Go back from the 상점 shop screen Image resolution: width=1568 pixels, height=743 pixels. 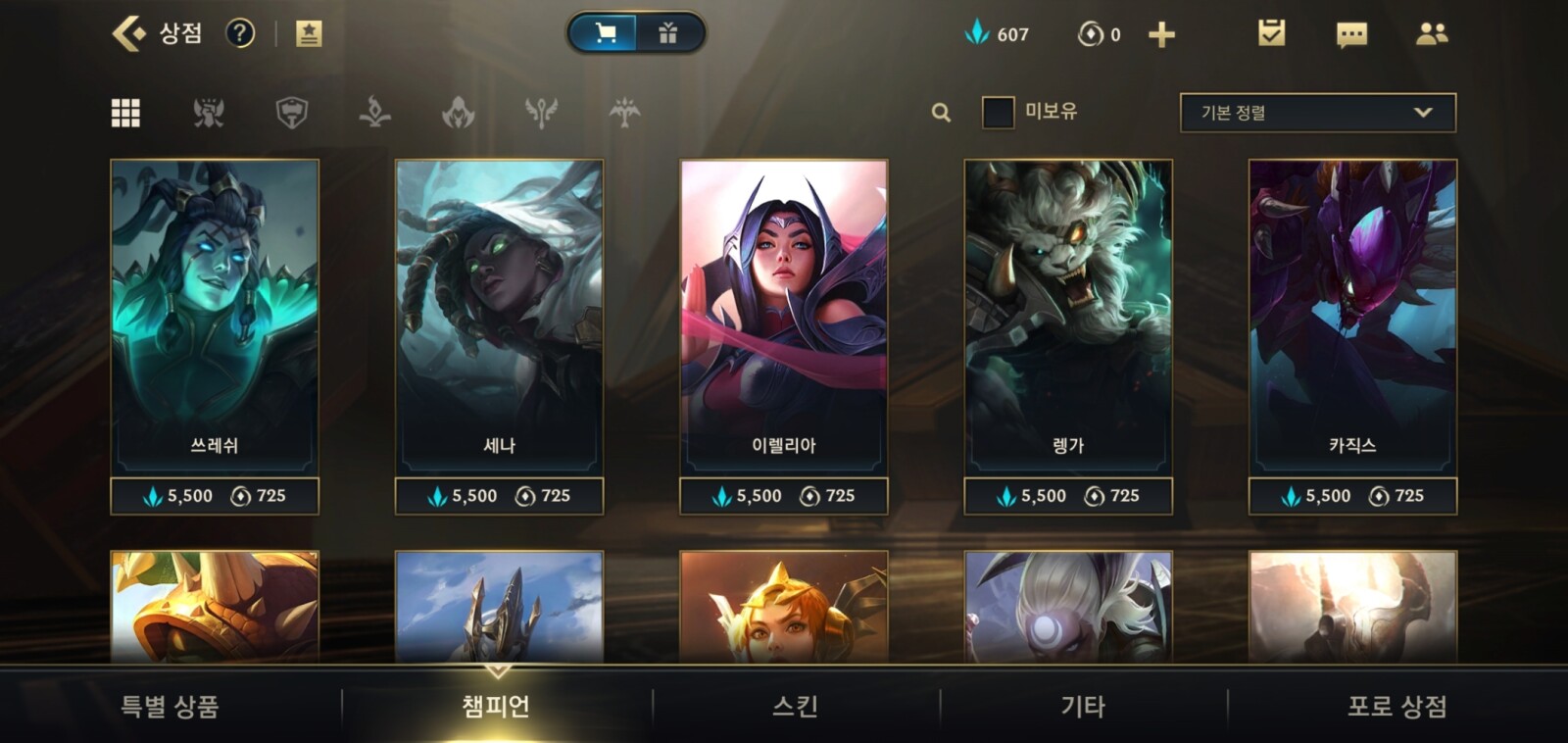(128, 34)
